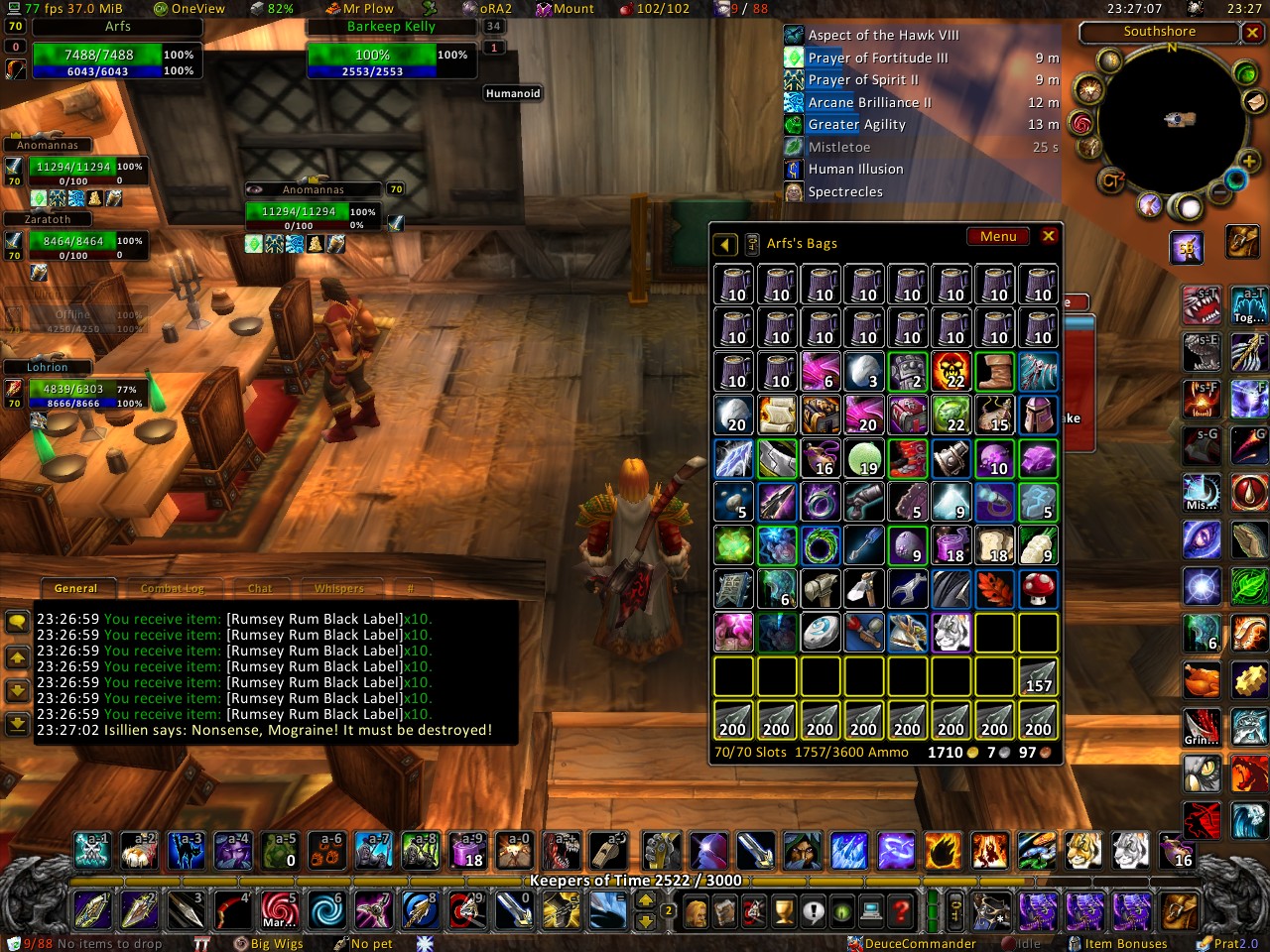Open the red question mark help button
This screenshot has height=952, width=1270.
pos(900,909)
